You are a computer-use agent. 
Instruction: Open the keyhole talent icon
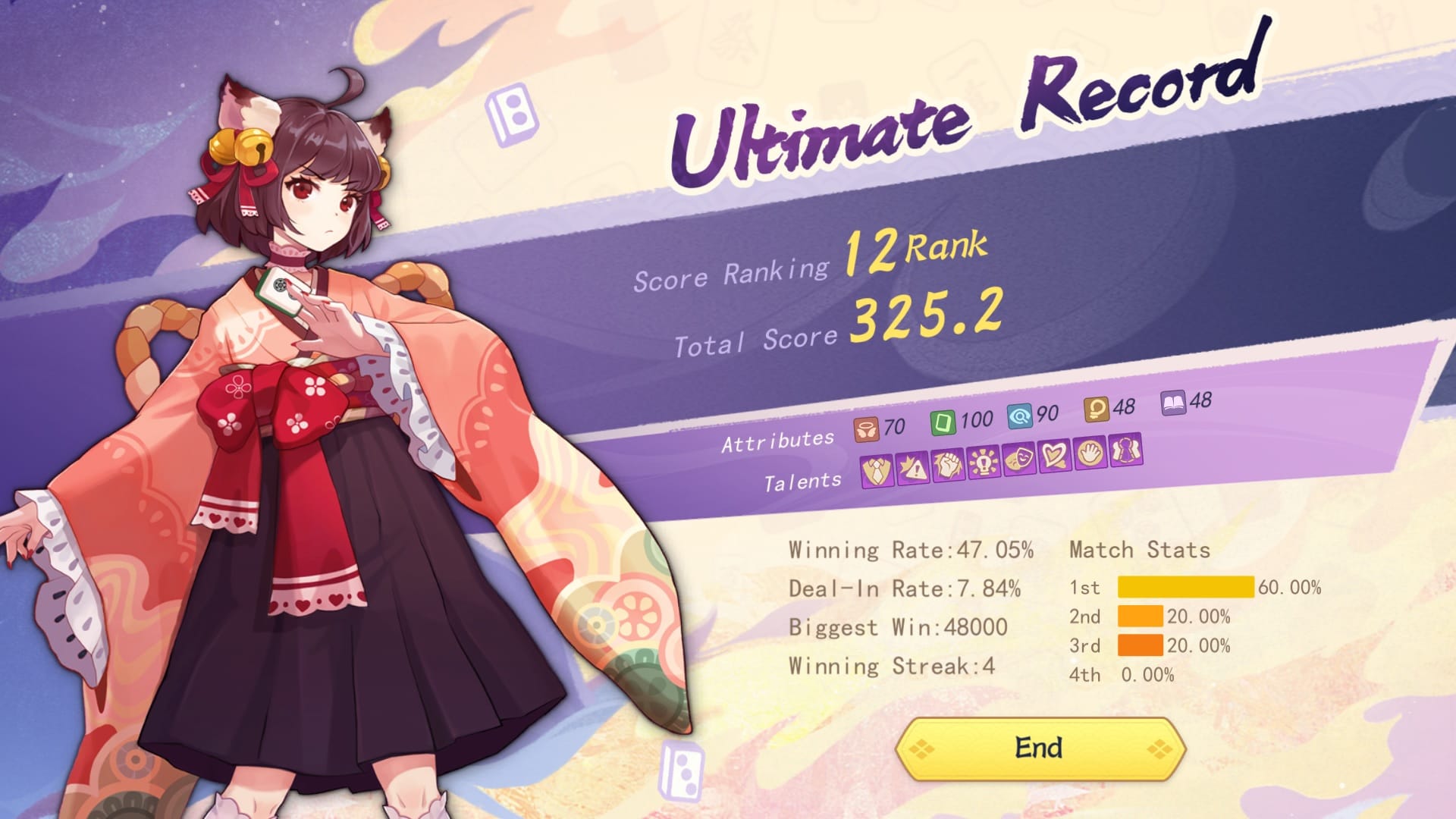click(1126, 451)
